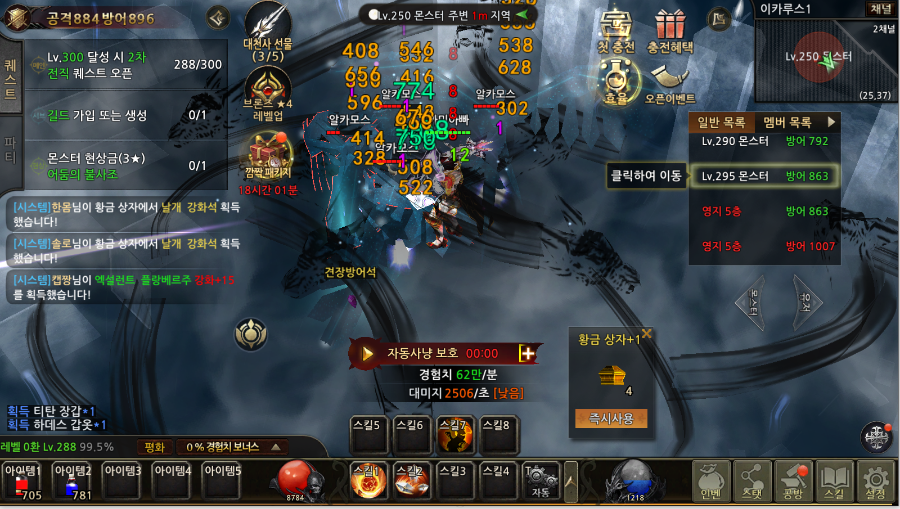Open the 첫 충전 reward icon
This screenshot has width=900, height=509.
pyautogui.click(x=616, y=28)
